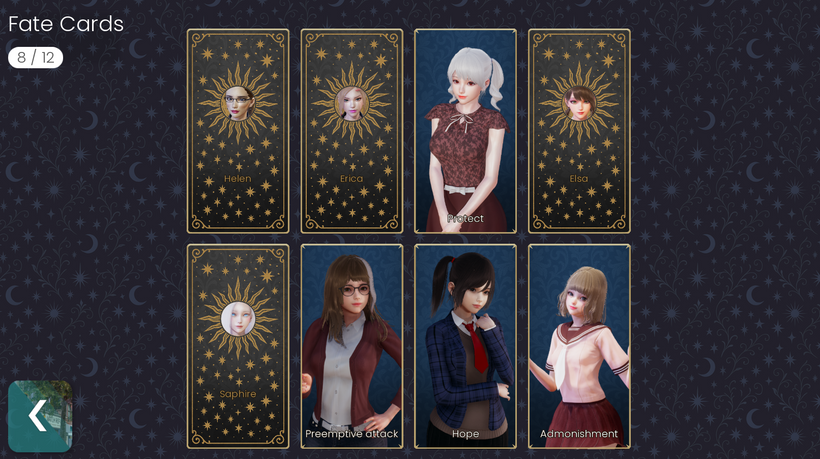
Task: Select the Helen fate card
Action: click(238, 131)
